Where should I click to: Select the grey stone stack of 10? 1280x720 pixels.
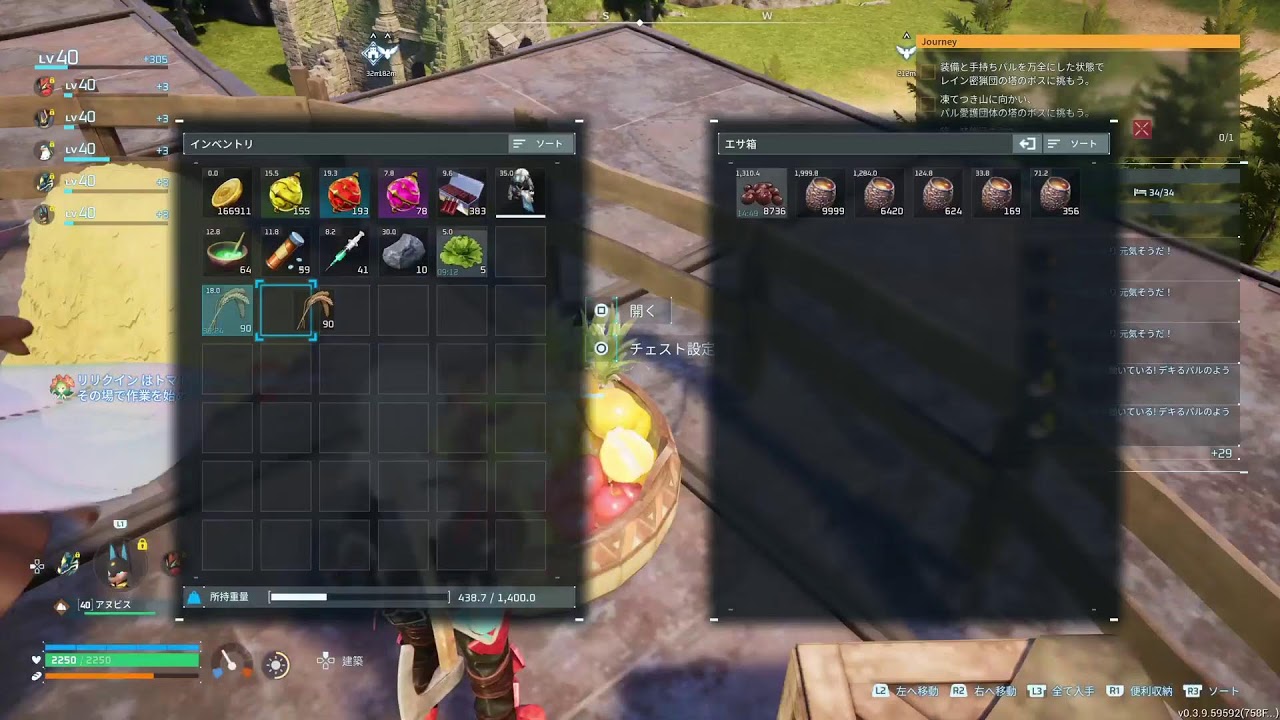pyautogui.click(x=404, y=251)
